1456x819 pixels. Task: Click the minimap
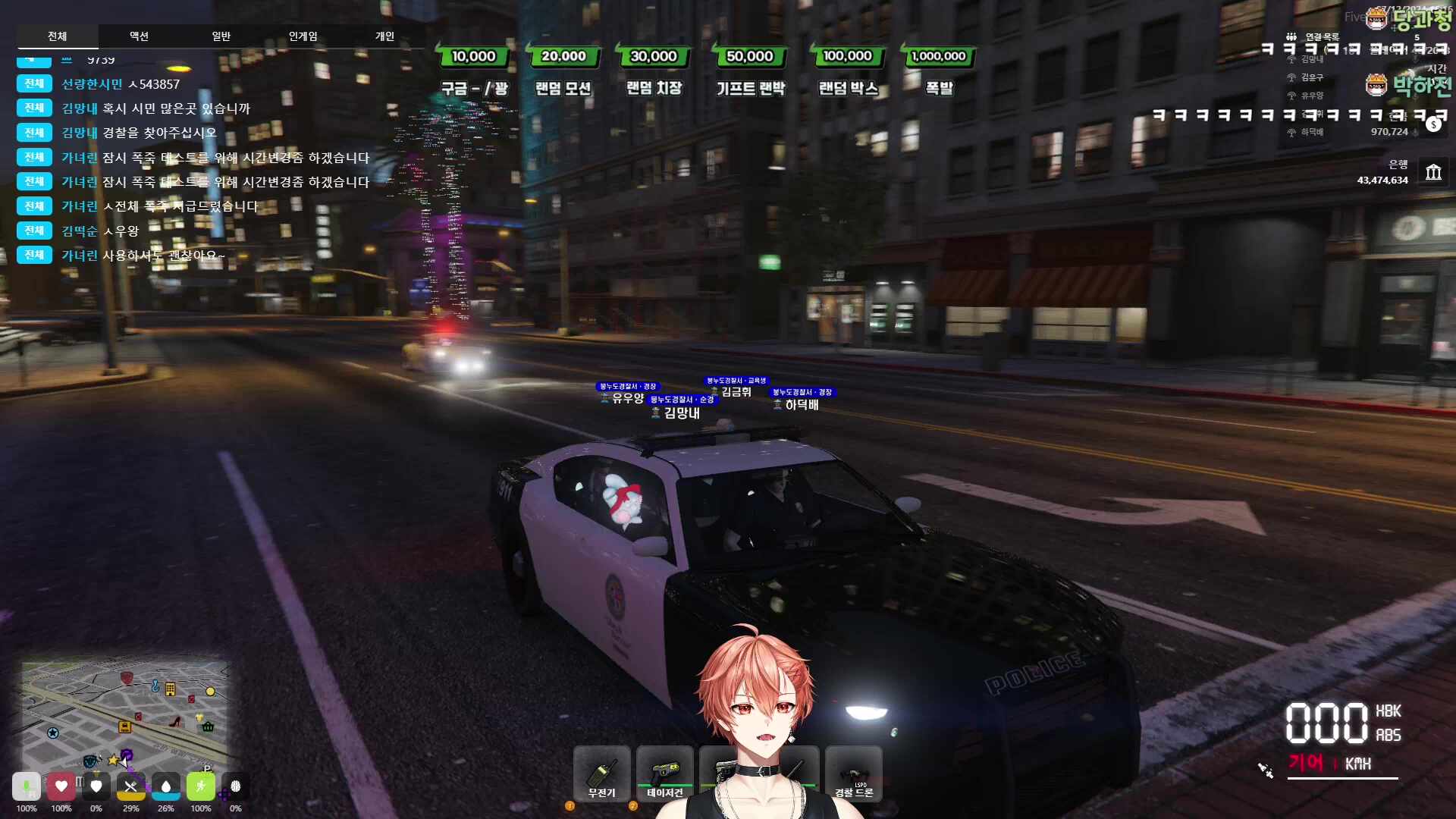tap(125, 713)
